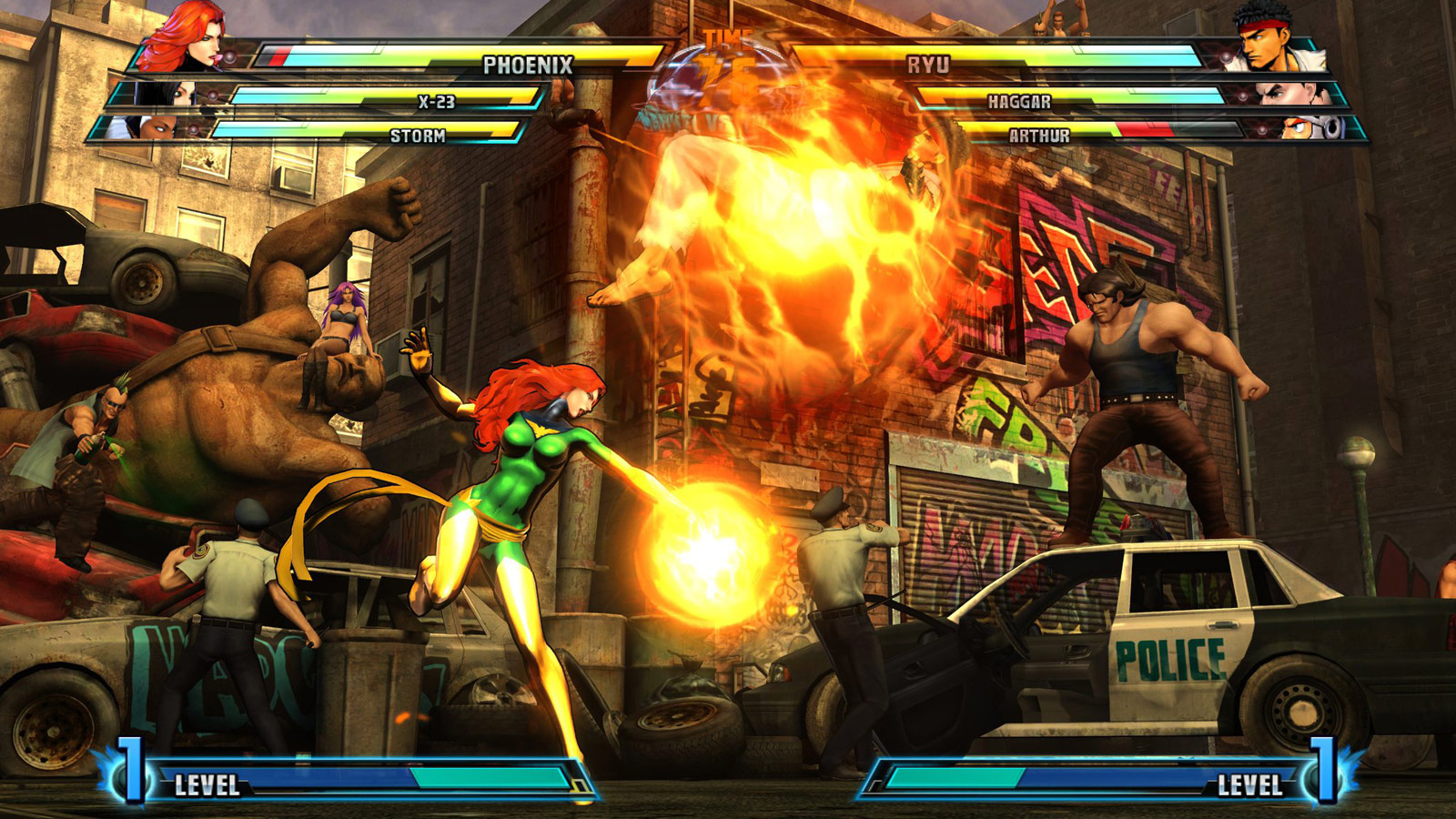
Task: Click the PHOENIX name bar
Action: click(528, 65)
